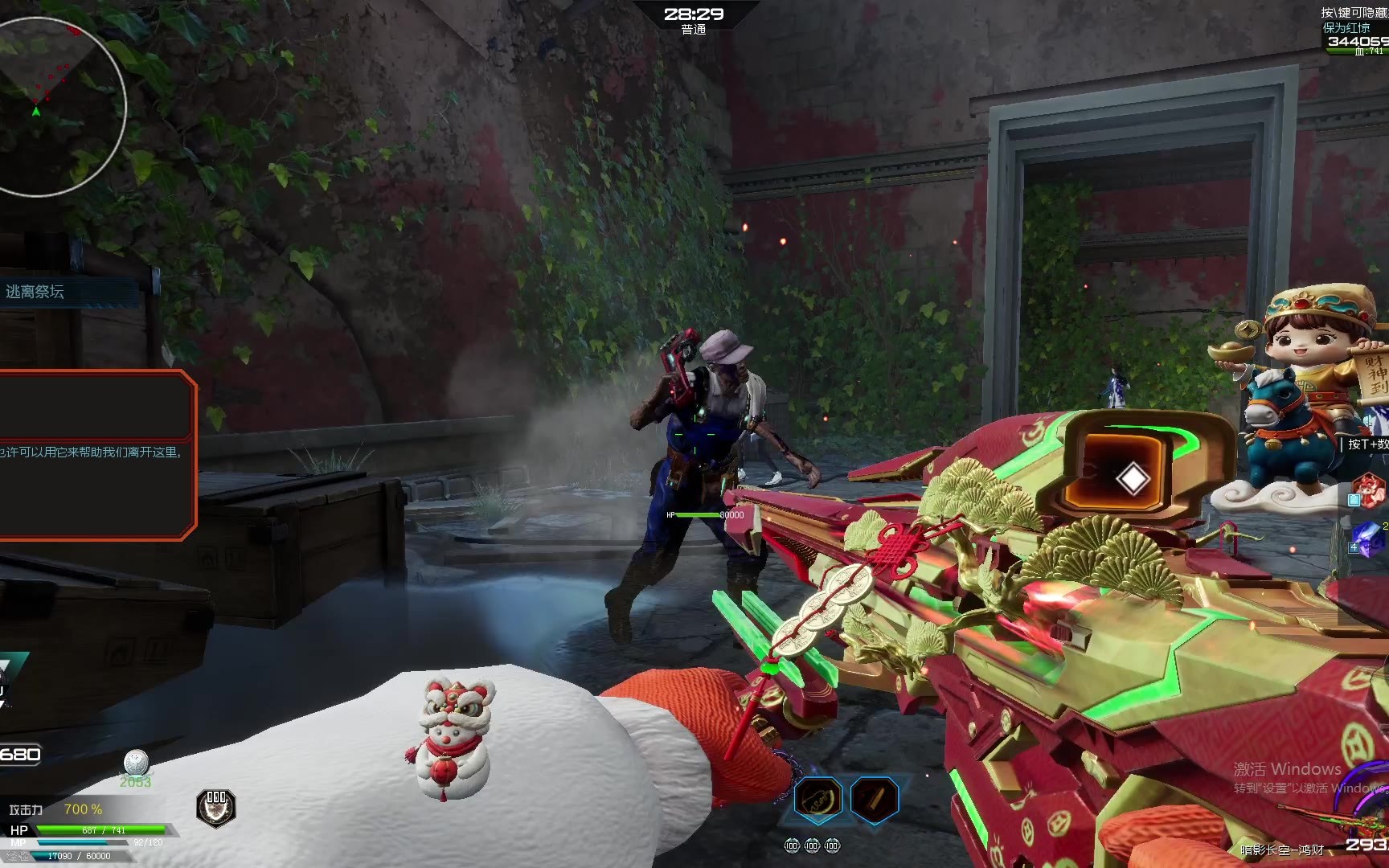Activate the bullet skill icon
The image size is (1389, 868).
tap(874, 799)
